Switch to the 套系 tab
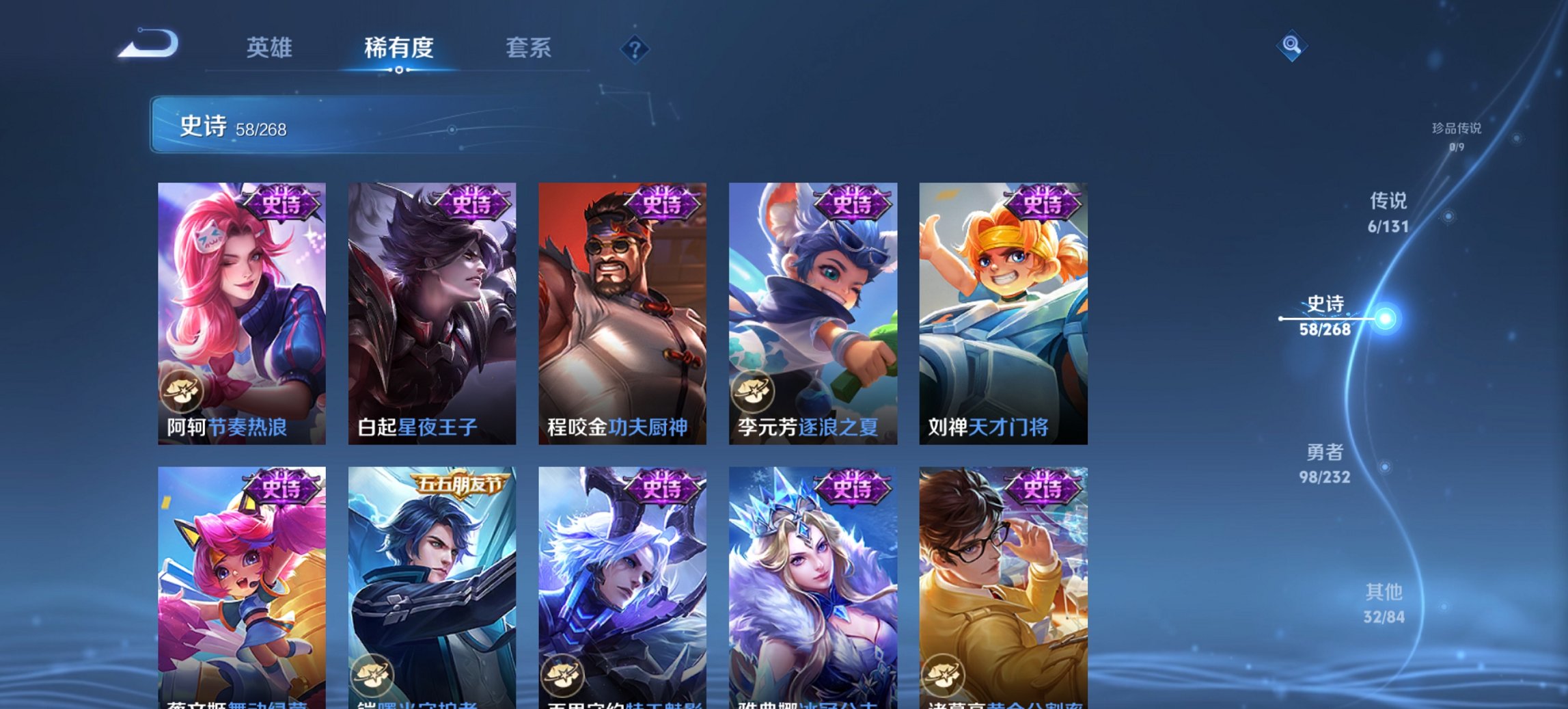The width and height of the screenshot is (1568, 709). [x=528, y=48]
